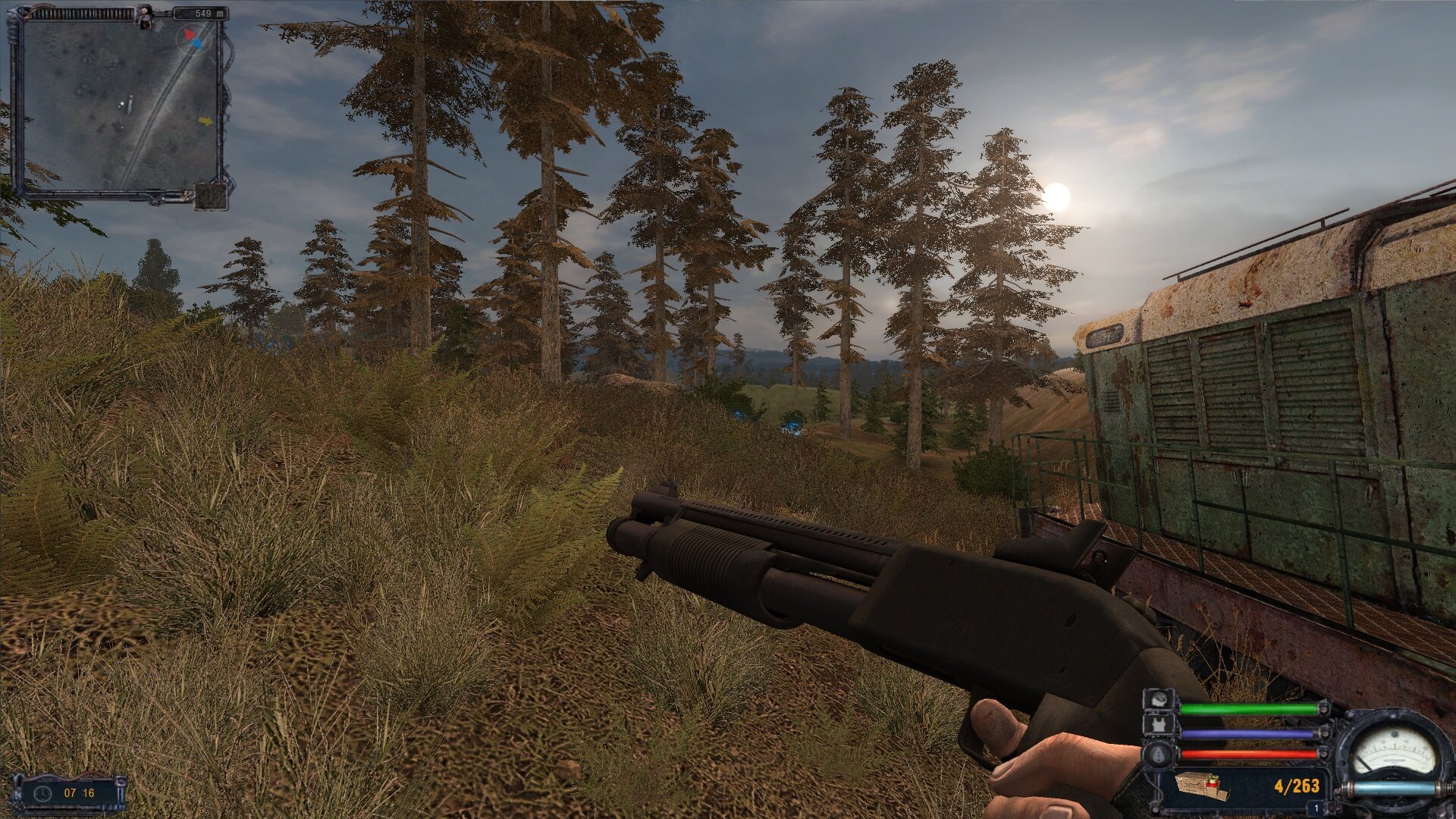Click the minimap in the corner

pyautogui.click(x=120, y=106)
